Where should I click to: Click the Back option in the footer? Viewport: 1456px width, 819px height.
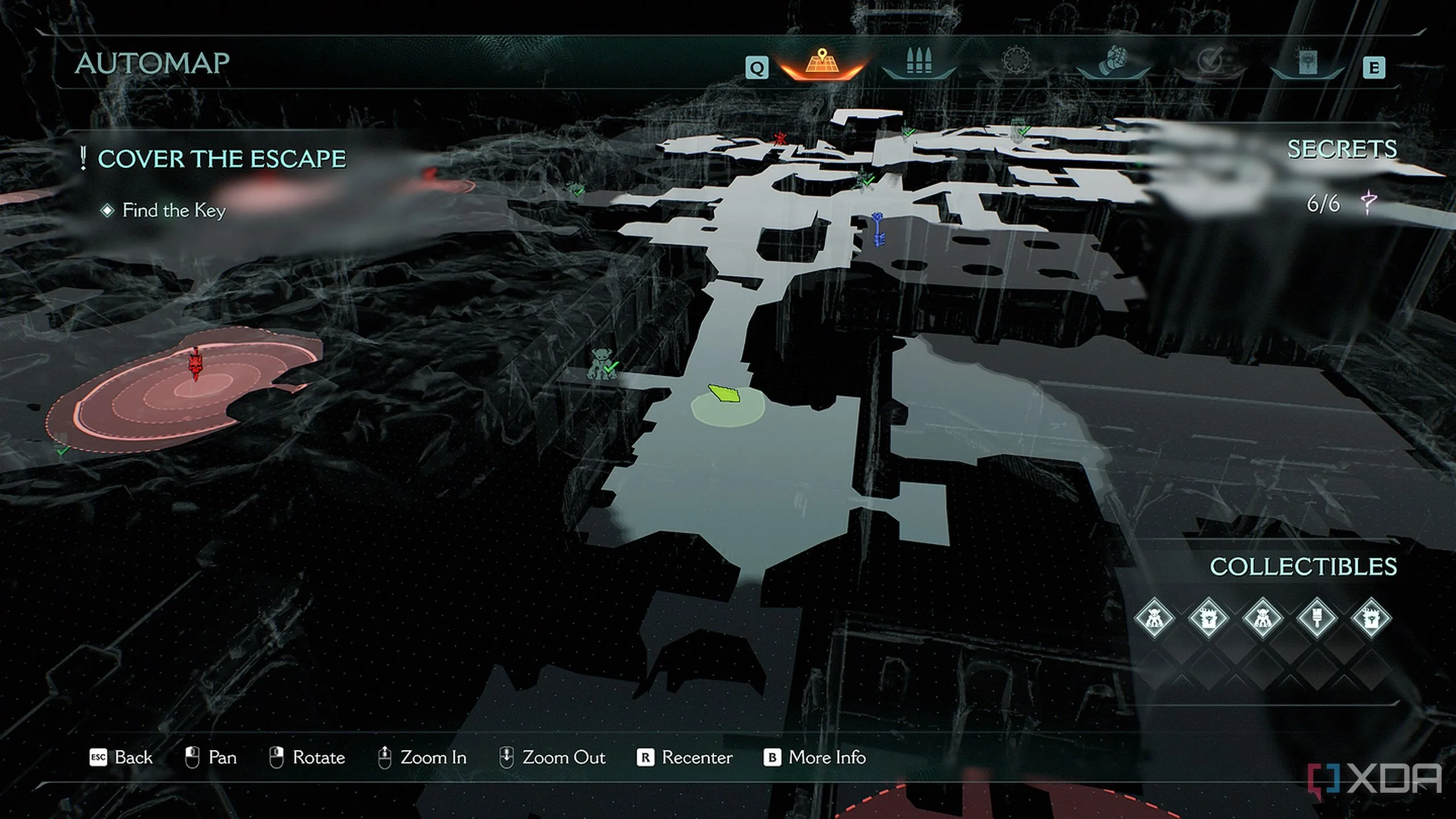tap(122, 758)
